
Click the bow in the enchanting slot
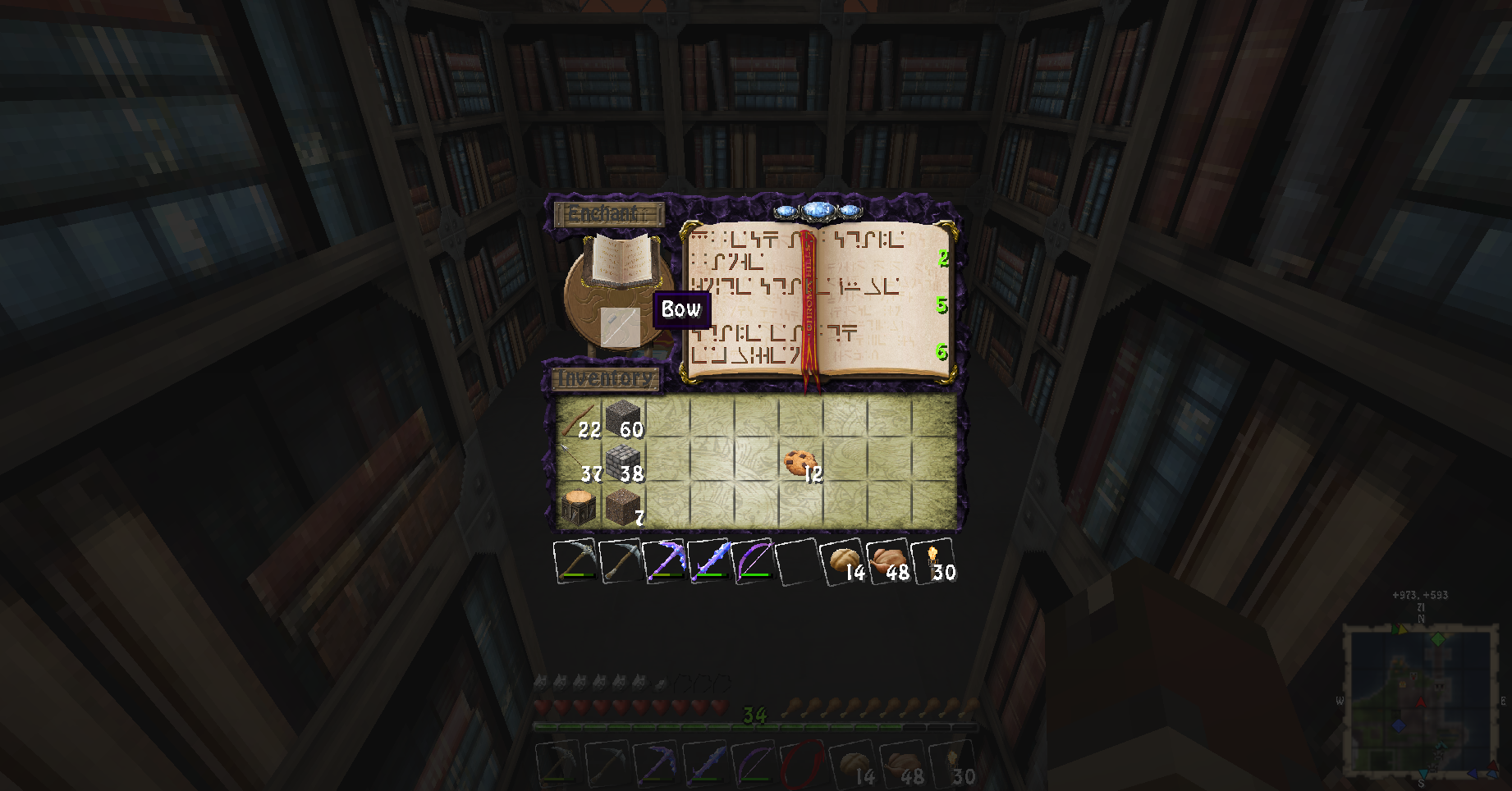620,326
